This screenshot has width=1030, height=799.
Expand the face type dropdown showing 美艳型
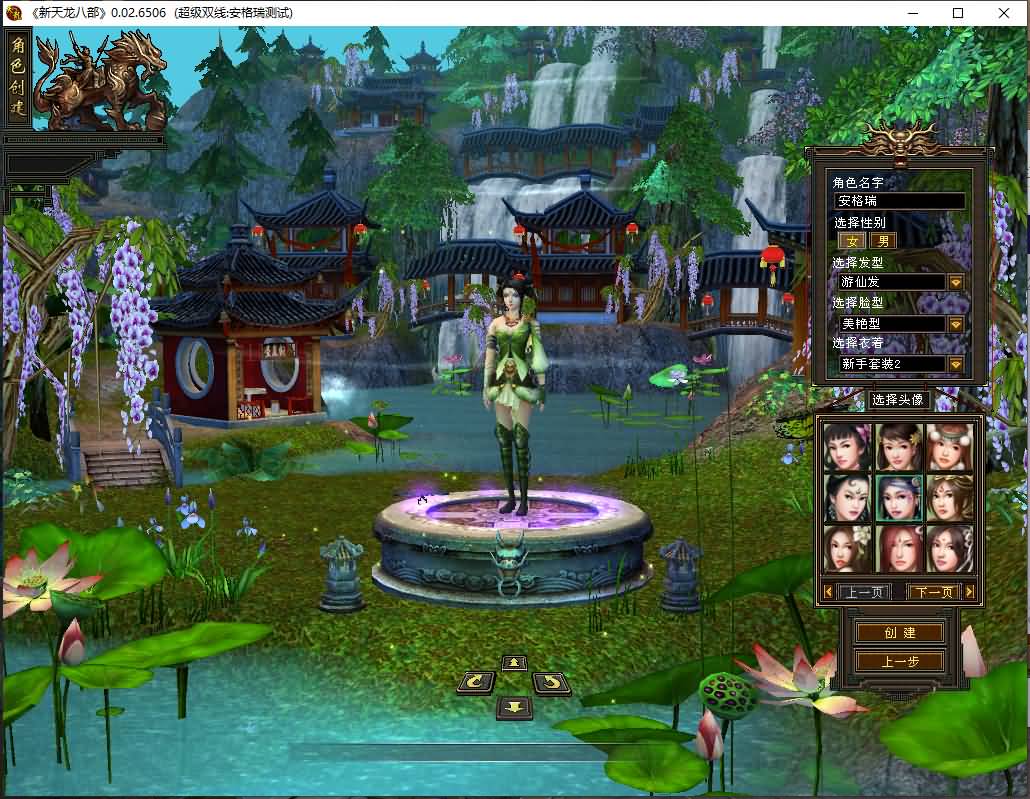tap(956, 324)
